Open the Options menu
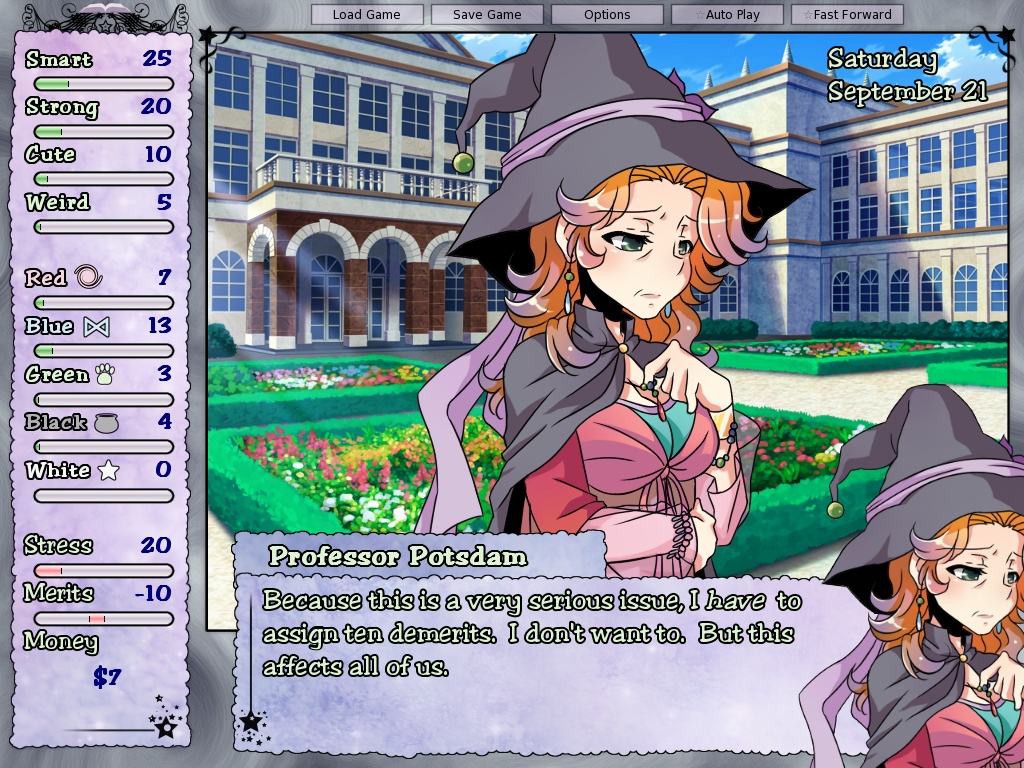 coord(607,15)
